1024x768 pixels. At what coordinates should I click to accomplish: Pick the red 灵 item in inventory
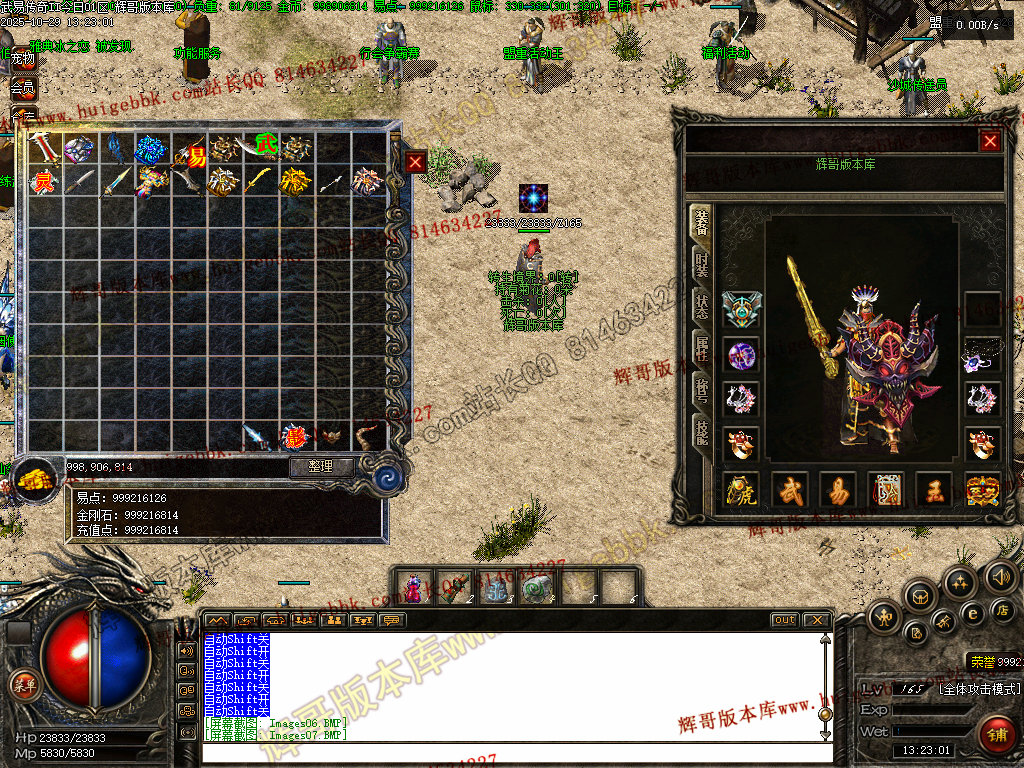coord(43,182)
